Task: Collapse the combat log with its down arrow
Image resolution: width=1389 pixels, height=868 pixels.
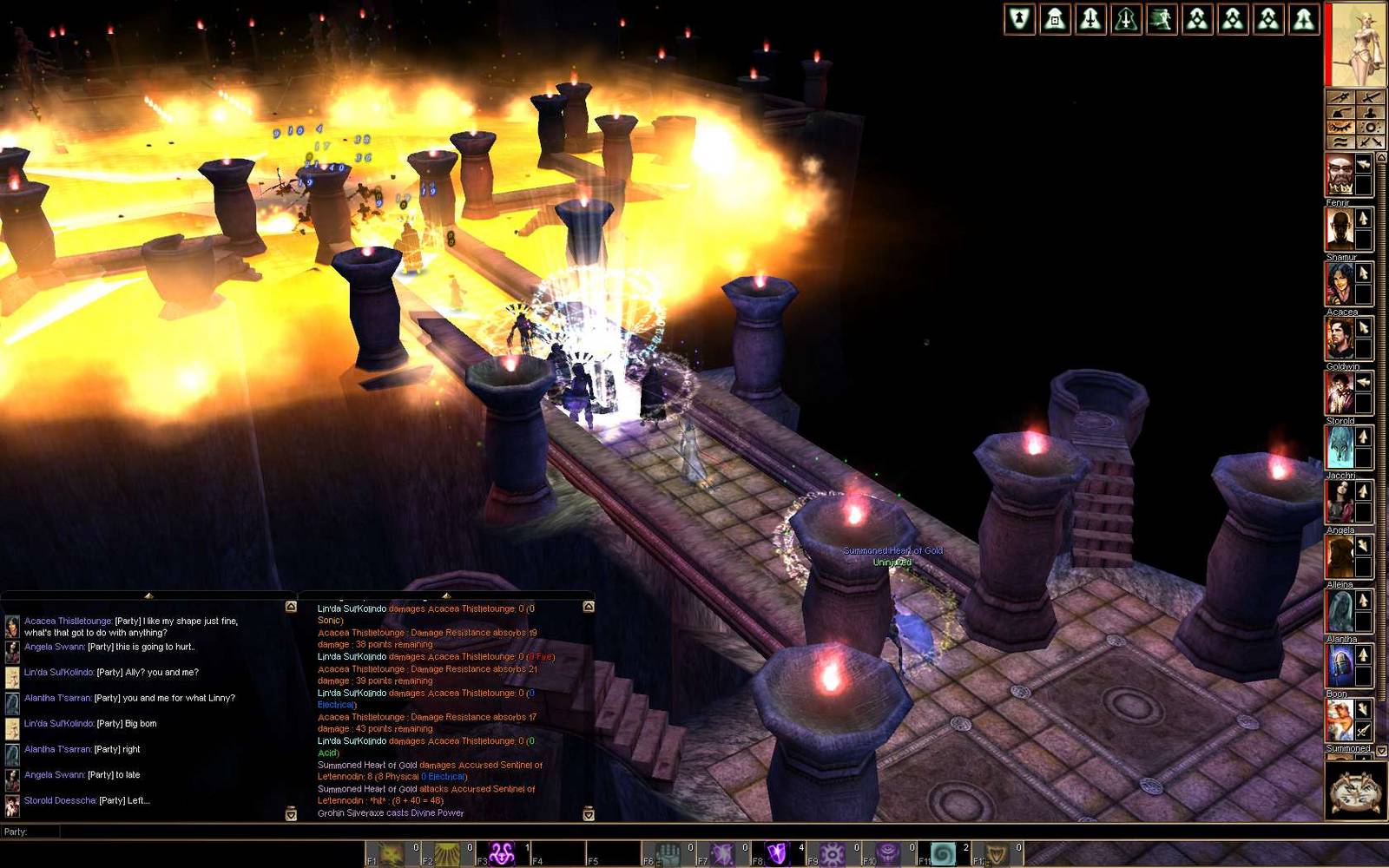Action: click(589, 814)
